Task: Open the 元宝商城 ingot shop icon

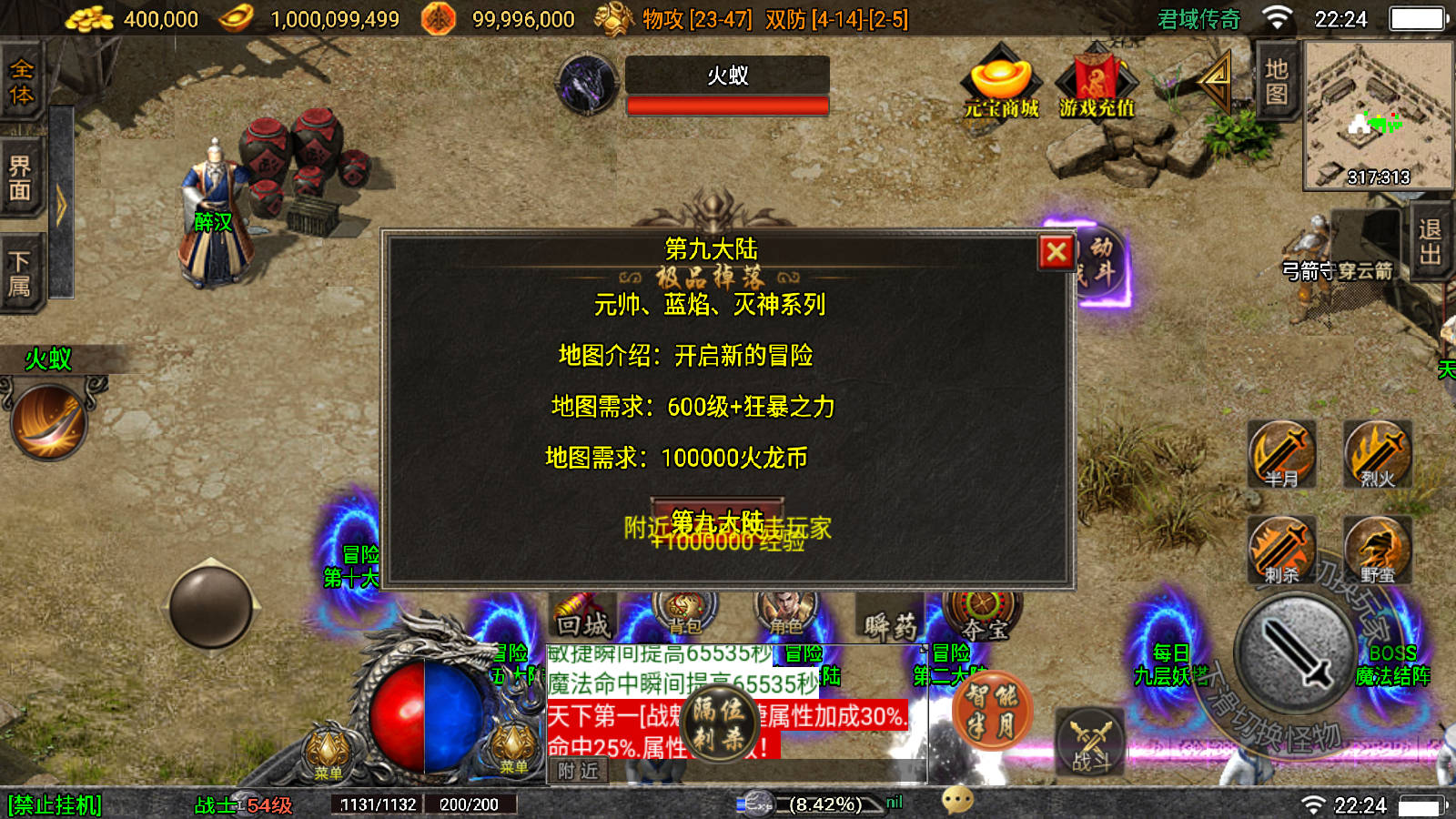Action: pyautogui.click(x=999, y=86)
